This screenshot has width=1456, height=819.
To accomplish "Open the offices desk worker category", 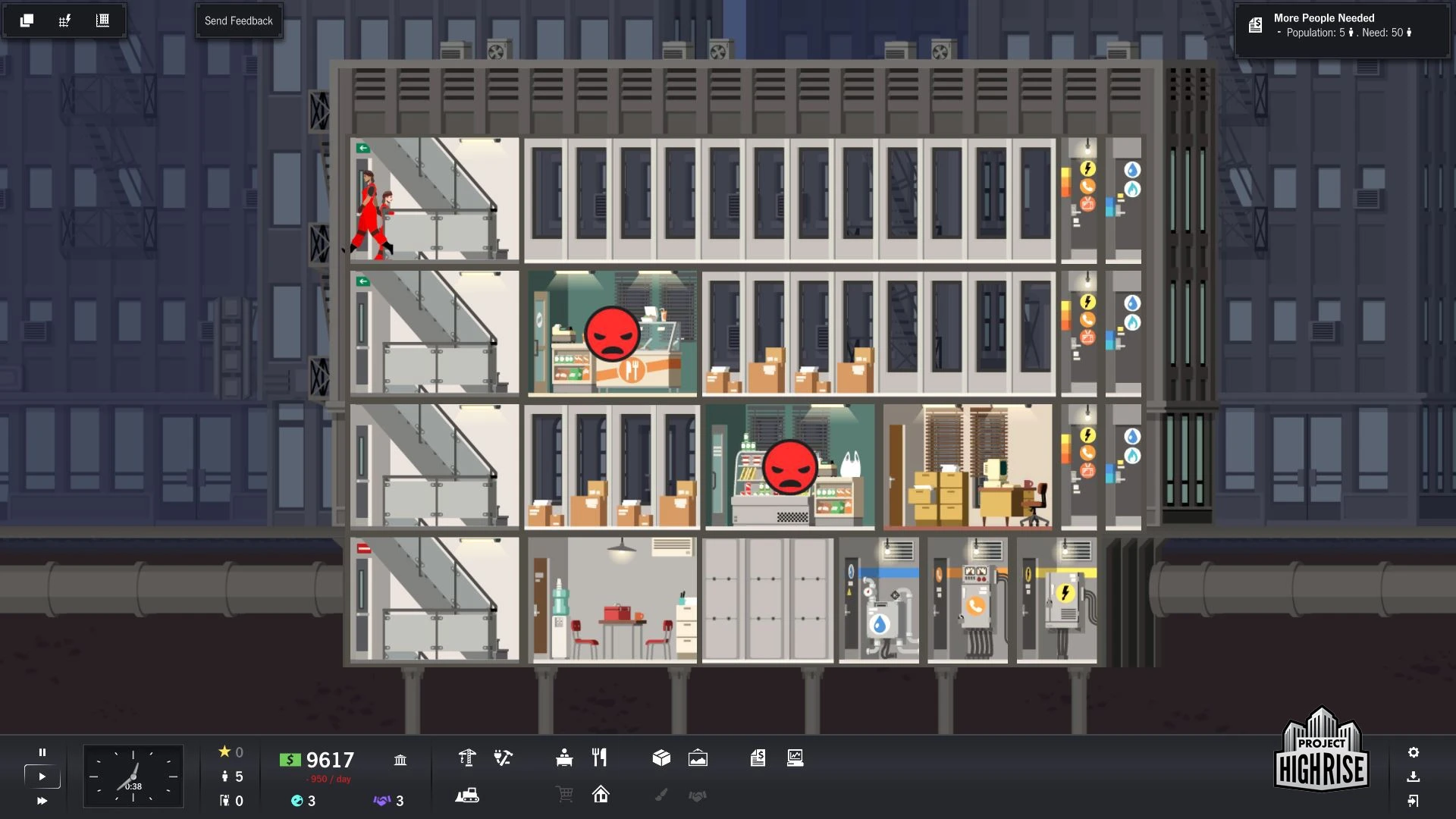I will point(564,758).
